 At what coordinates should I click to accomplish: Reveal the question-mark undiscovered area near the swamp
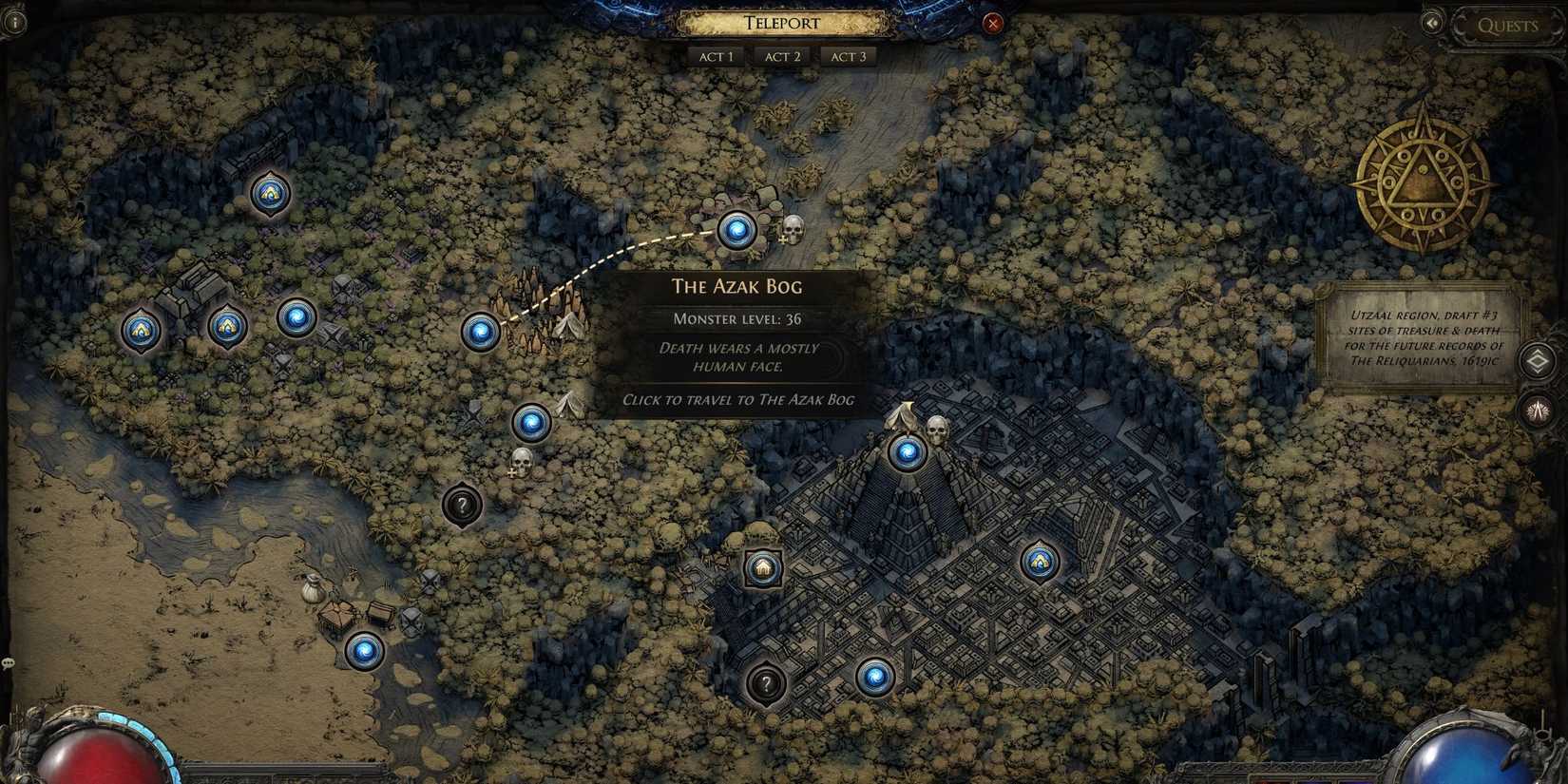[x=462, y=506]
